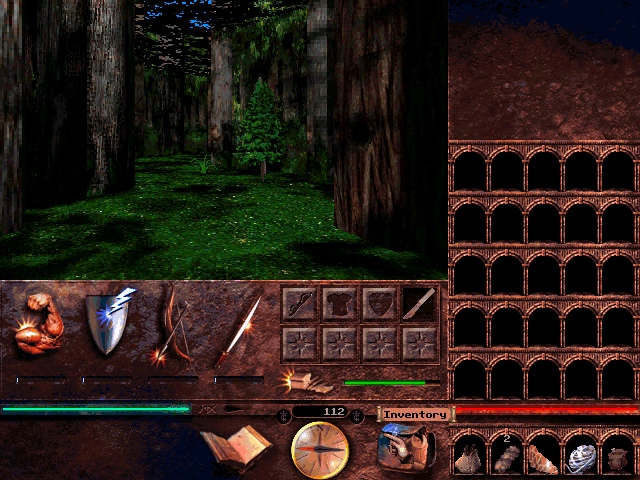This screenshot has height=480, width=640.
Task: Choose the lightning shield defense icon
Action: click(108, 322)
